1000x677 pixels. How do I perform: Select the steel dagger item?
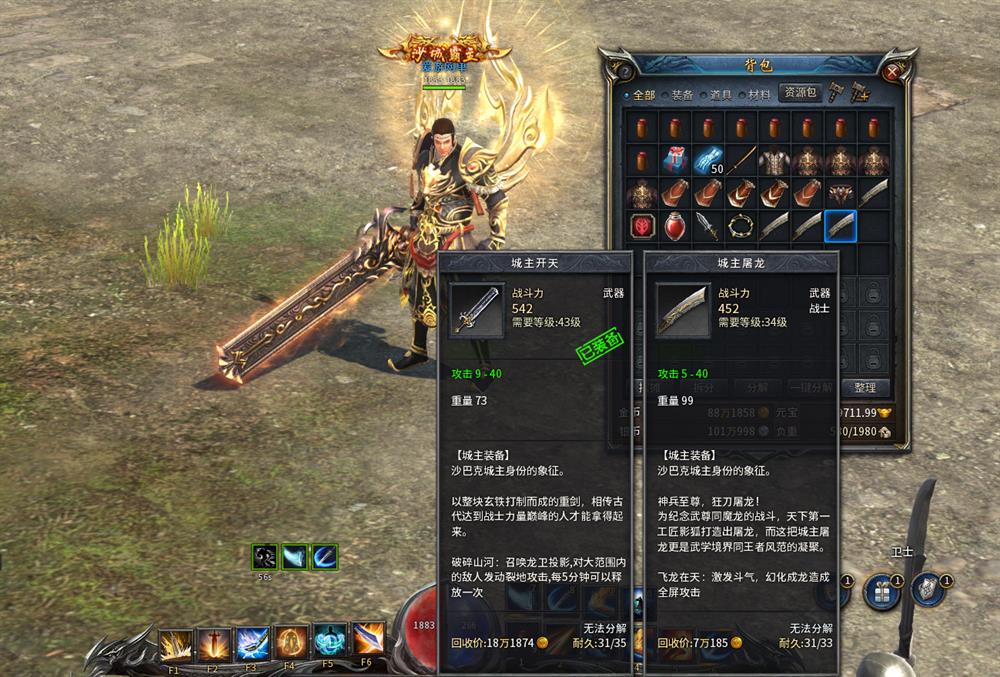[x=707, y=225]
